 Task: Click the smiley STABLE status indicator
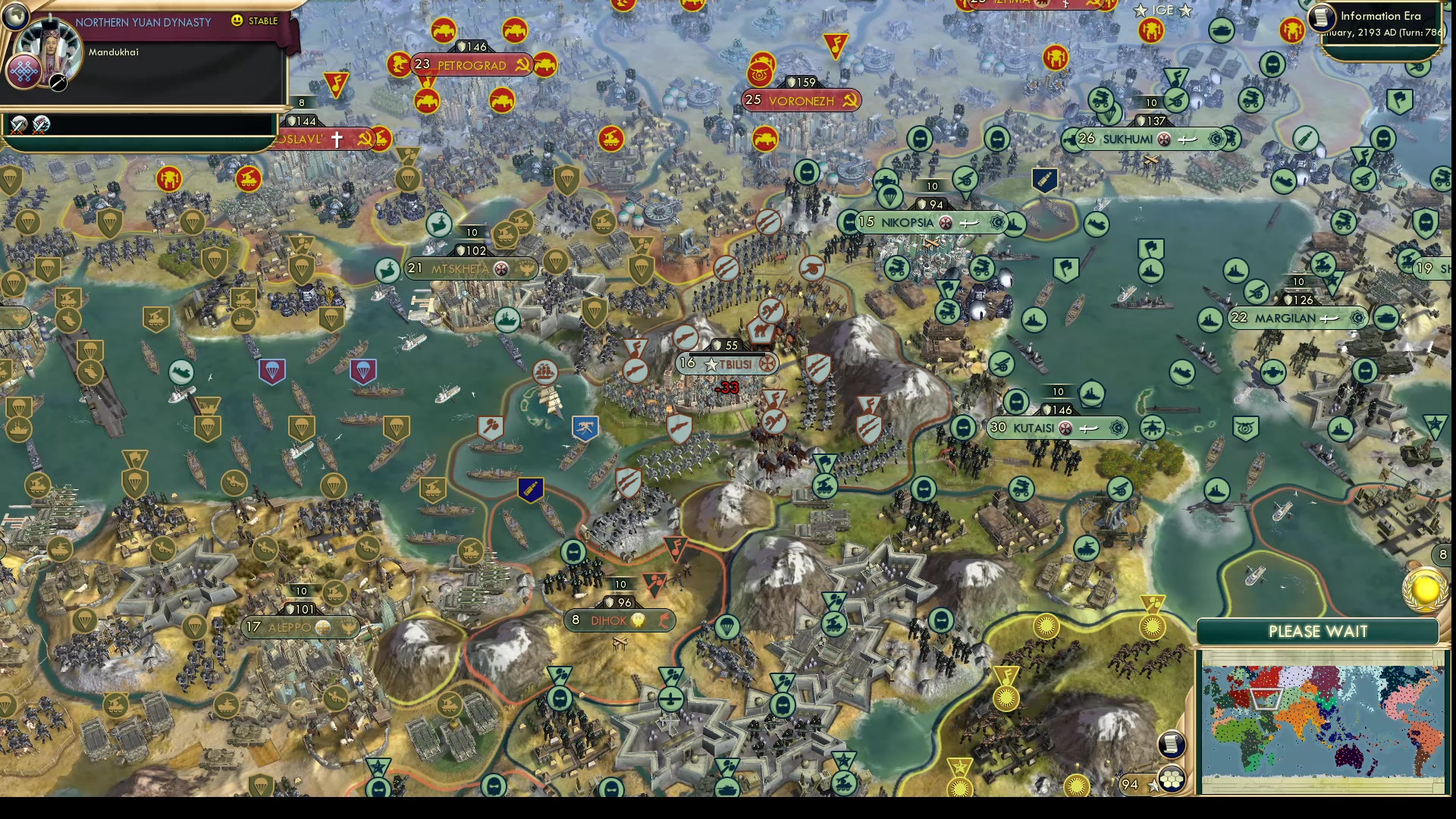237,21
